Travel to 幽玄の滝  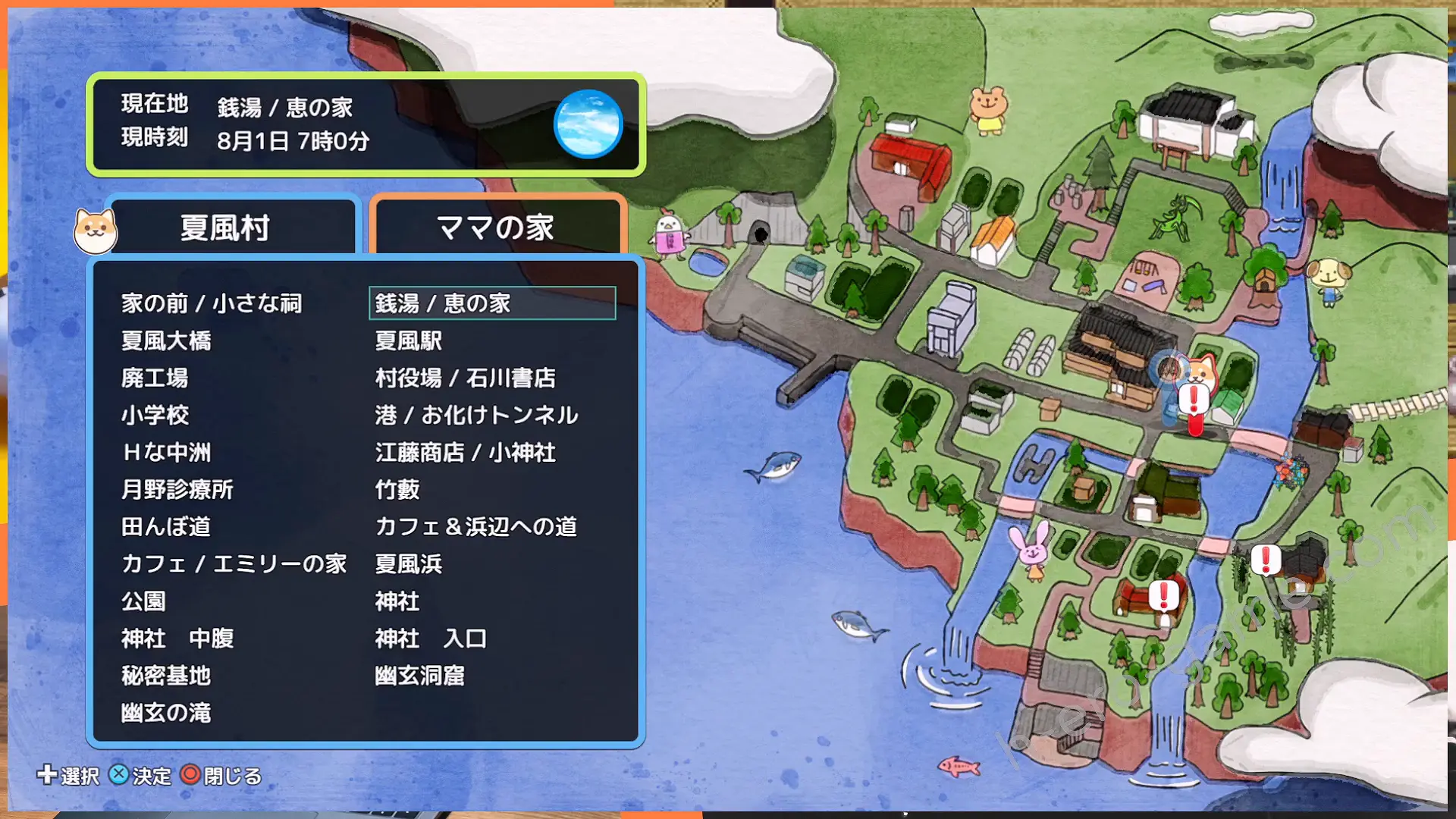(x=166, y=713)
